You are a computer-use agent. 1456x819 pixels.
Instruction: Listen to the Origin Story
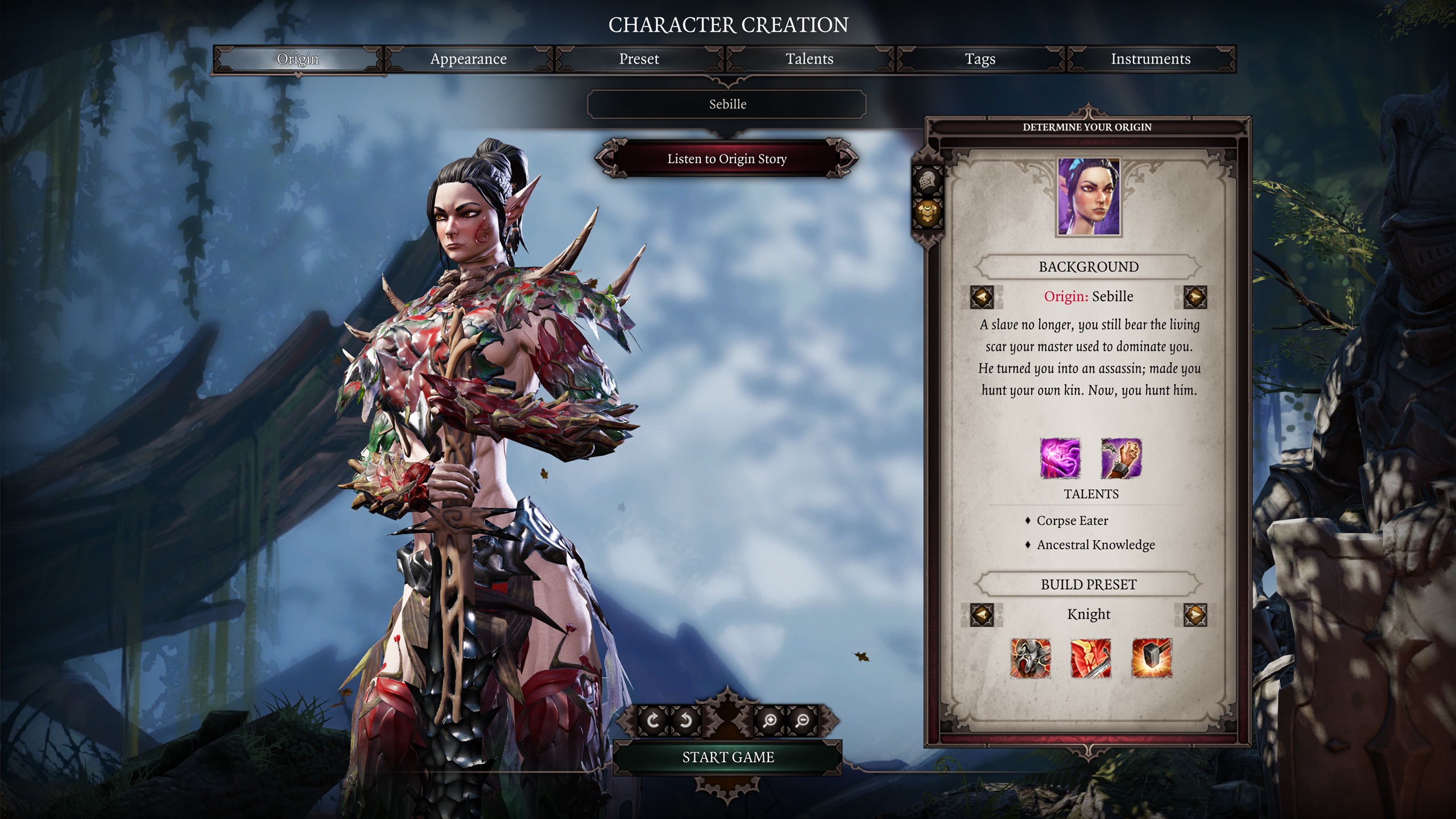(727, 159)
